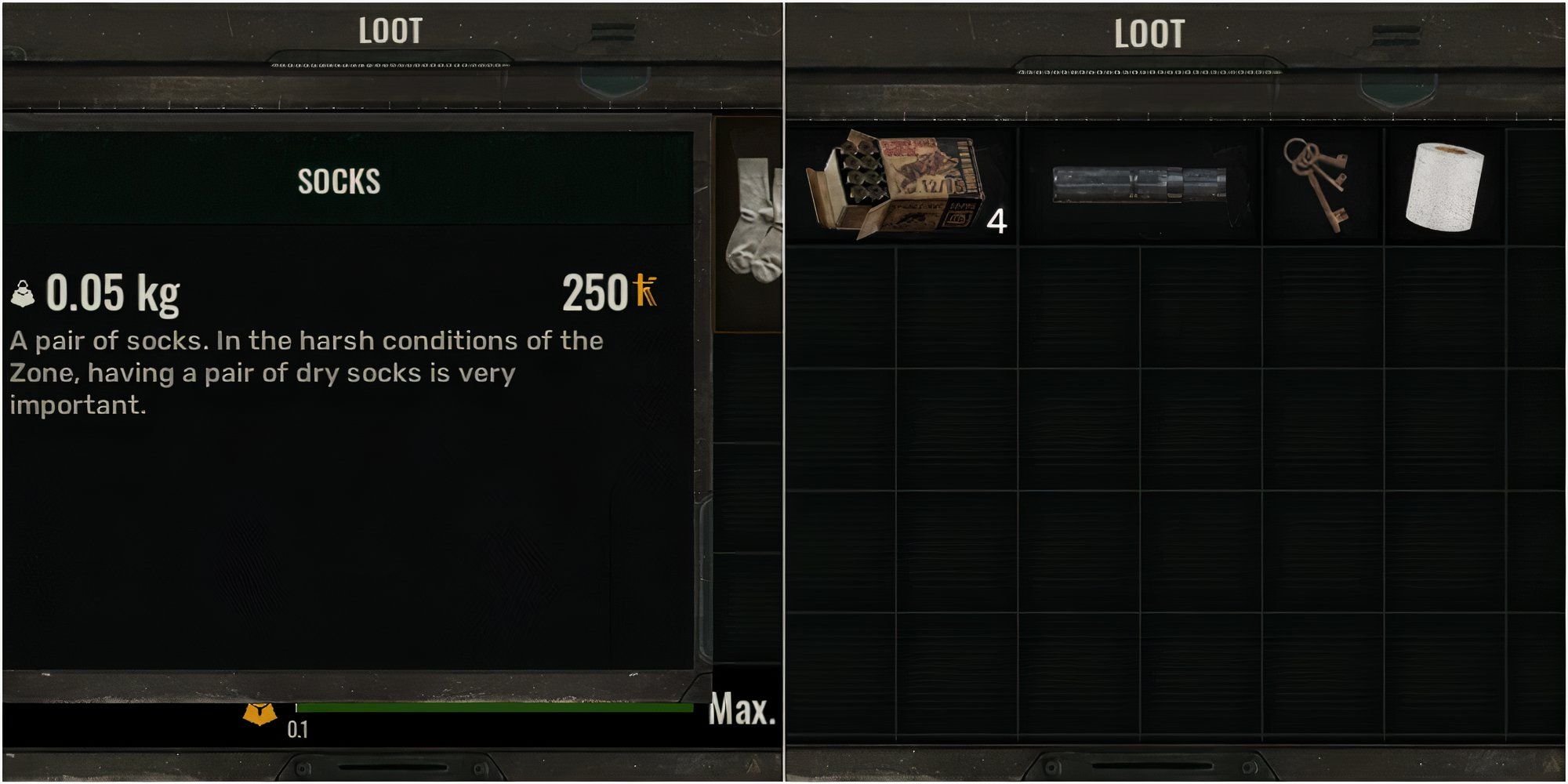Image resolution: width=1568 pixels, height=784 pixels.
Task: Select the pair of socks item
Action: pyautogui.click(x=754, y=220)
